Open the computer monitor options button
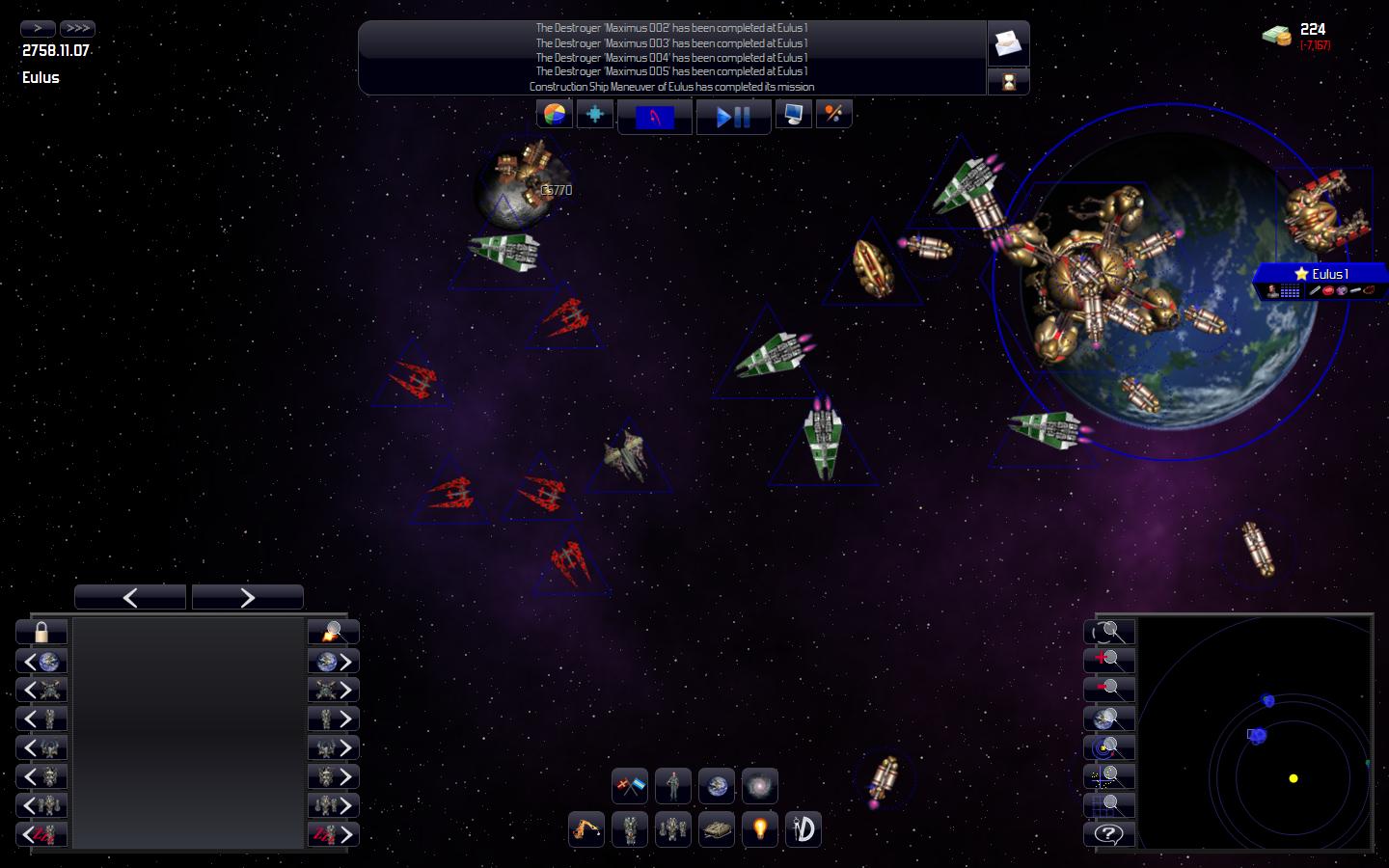 [x=794, y=115]
